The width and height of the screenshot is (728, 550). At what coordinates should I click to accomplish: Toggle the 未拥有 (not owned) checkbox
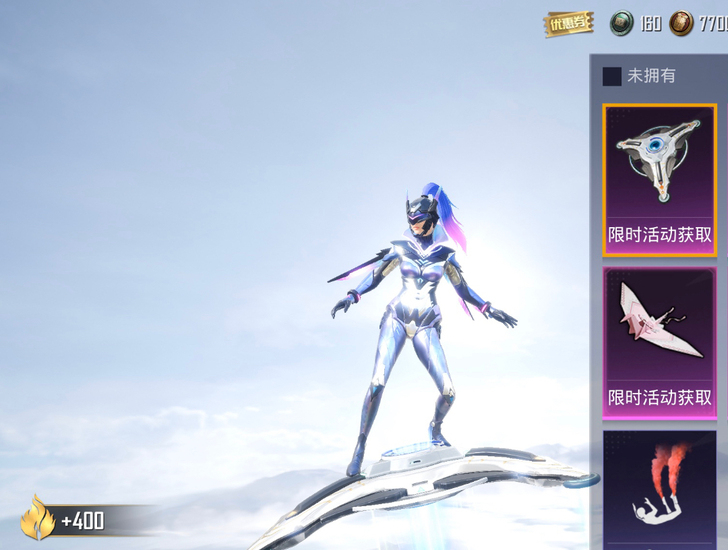coord(612,76)
